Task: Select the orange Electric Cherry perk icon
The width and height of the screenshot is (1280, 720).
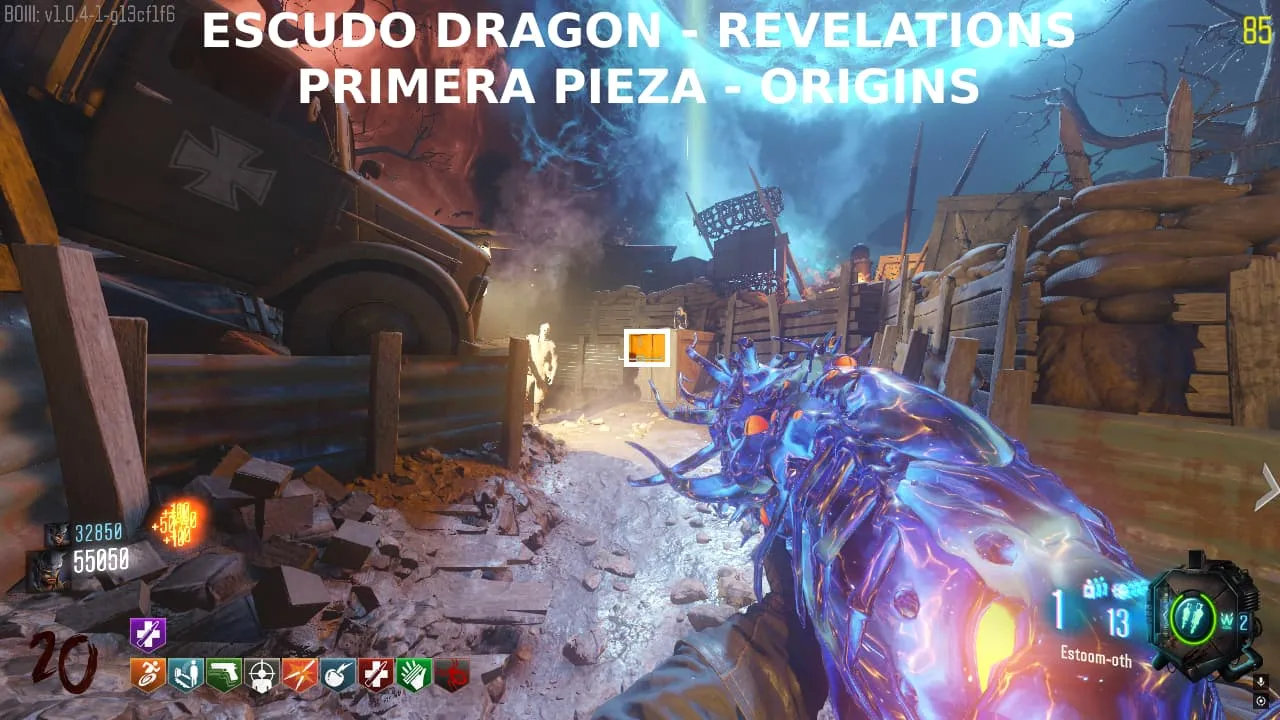Action: 299,675
